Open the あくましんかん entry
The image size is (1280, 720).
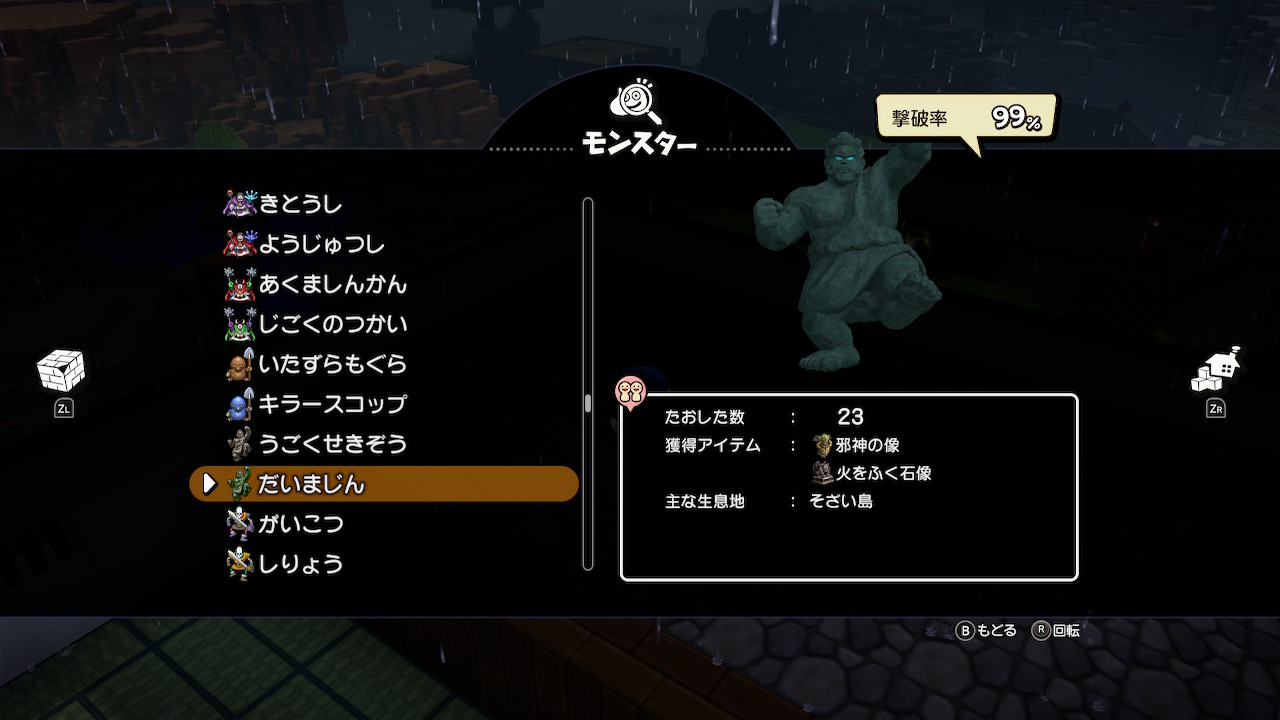[332, 284]
